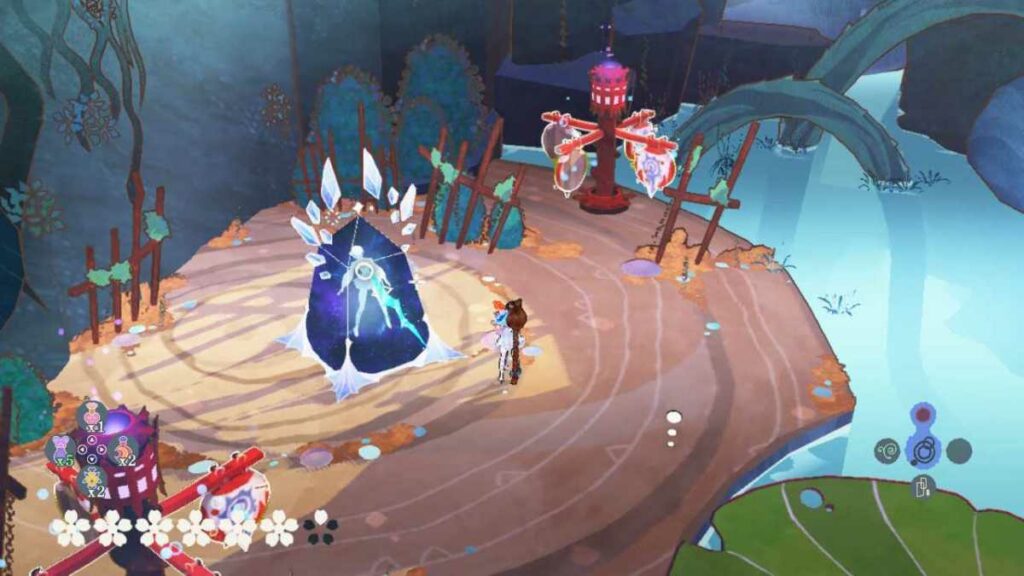Activate the grey swirl ability icon
Screen dimensions: 1024x576
coord(887,452)
